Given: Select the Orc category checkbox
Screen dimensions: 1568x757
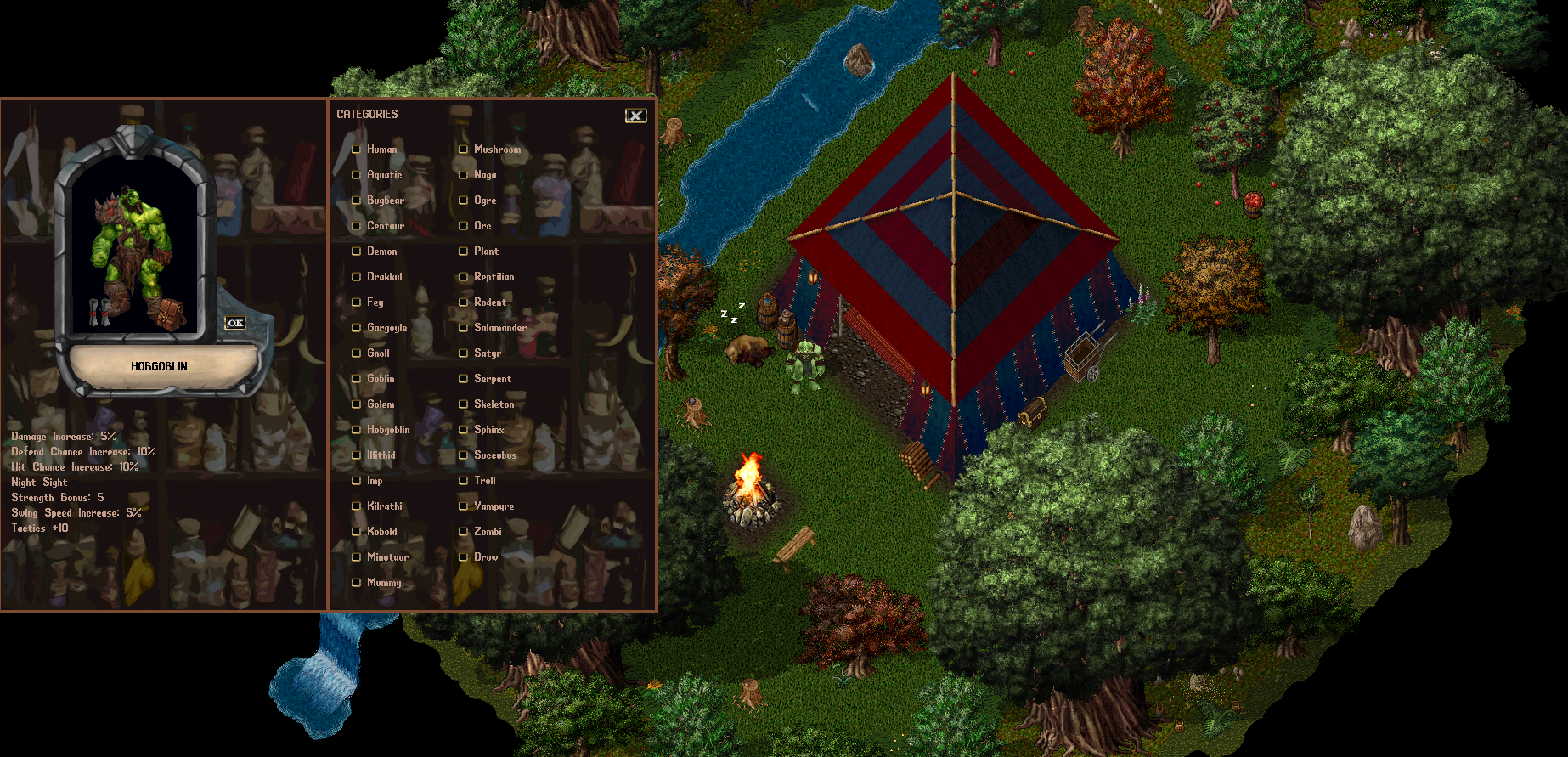Looking at the screenshot, I should click(x=464, y=226).
